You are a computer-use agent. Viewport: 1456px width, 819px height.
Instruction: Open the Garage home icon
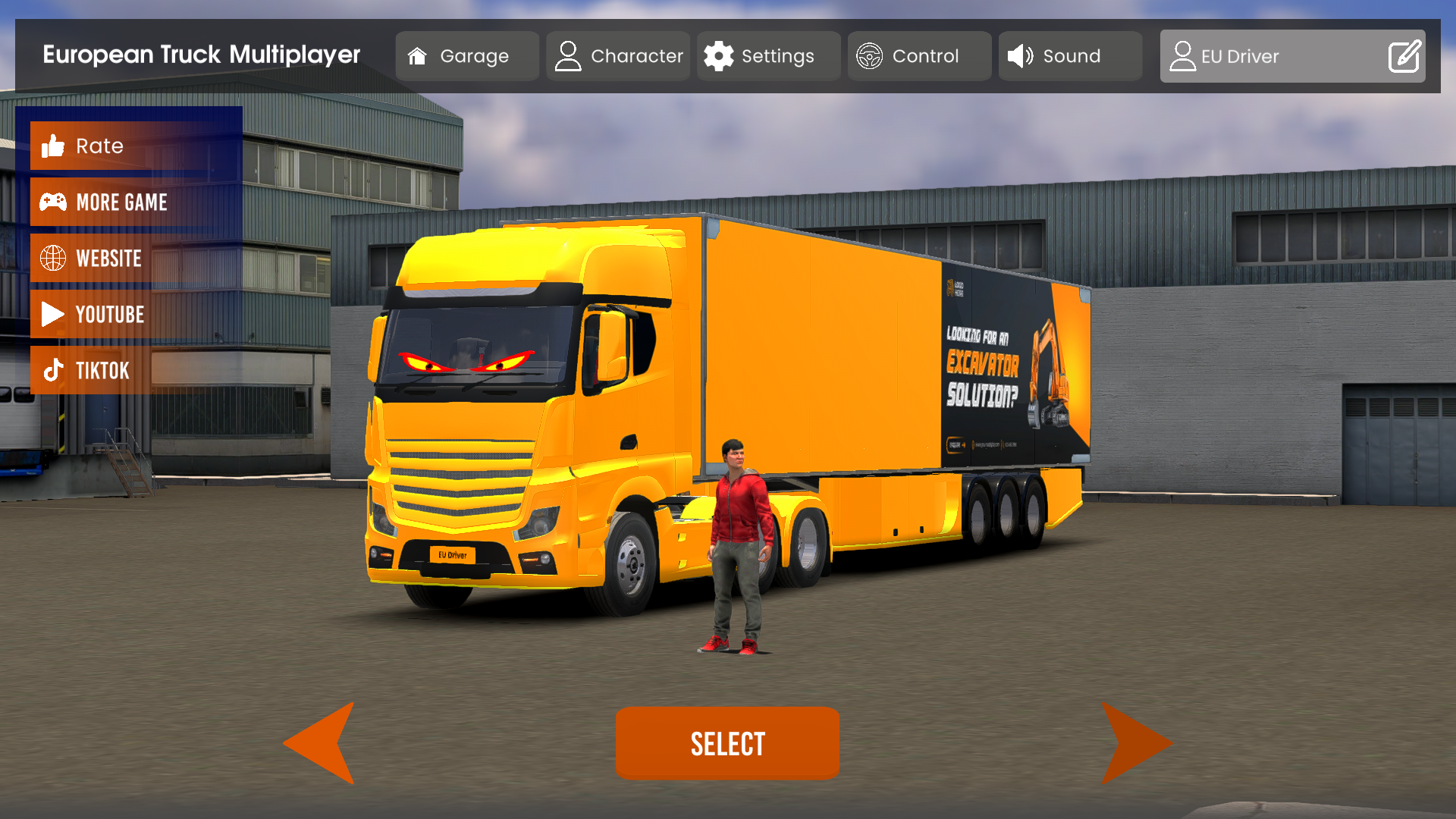click(417, 55)
